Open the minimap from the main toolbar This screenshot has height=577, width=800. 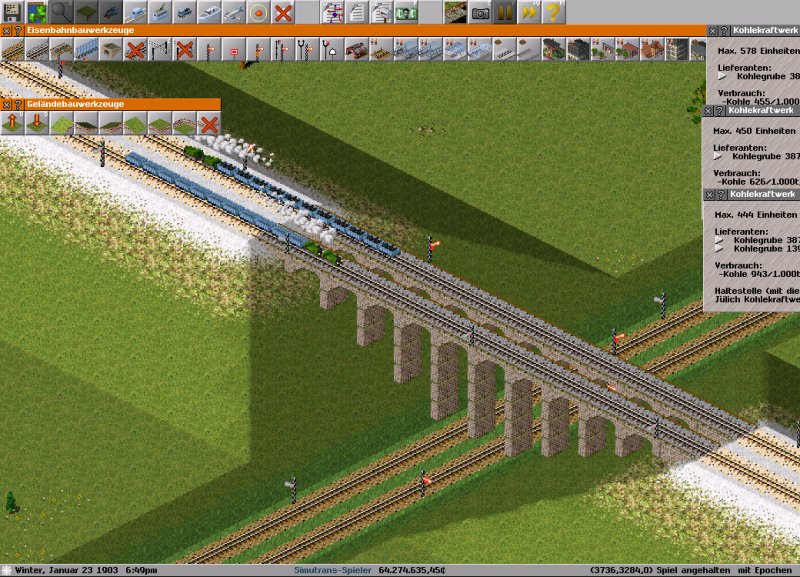(x=36, y=12)
